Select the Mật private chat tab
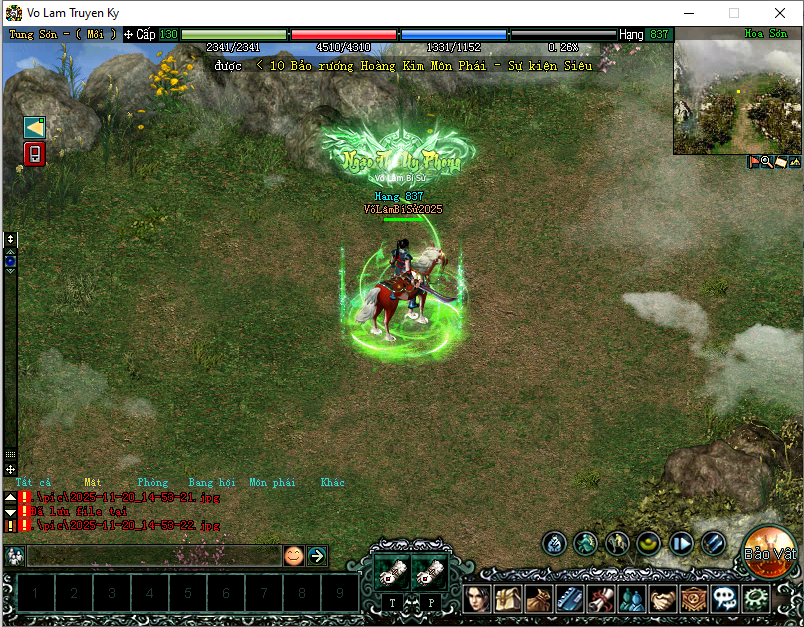Screen dimensions: 804x627 point(93,482)
